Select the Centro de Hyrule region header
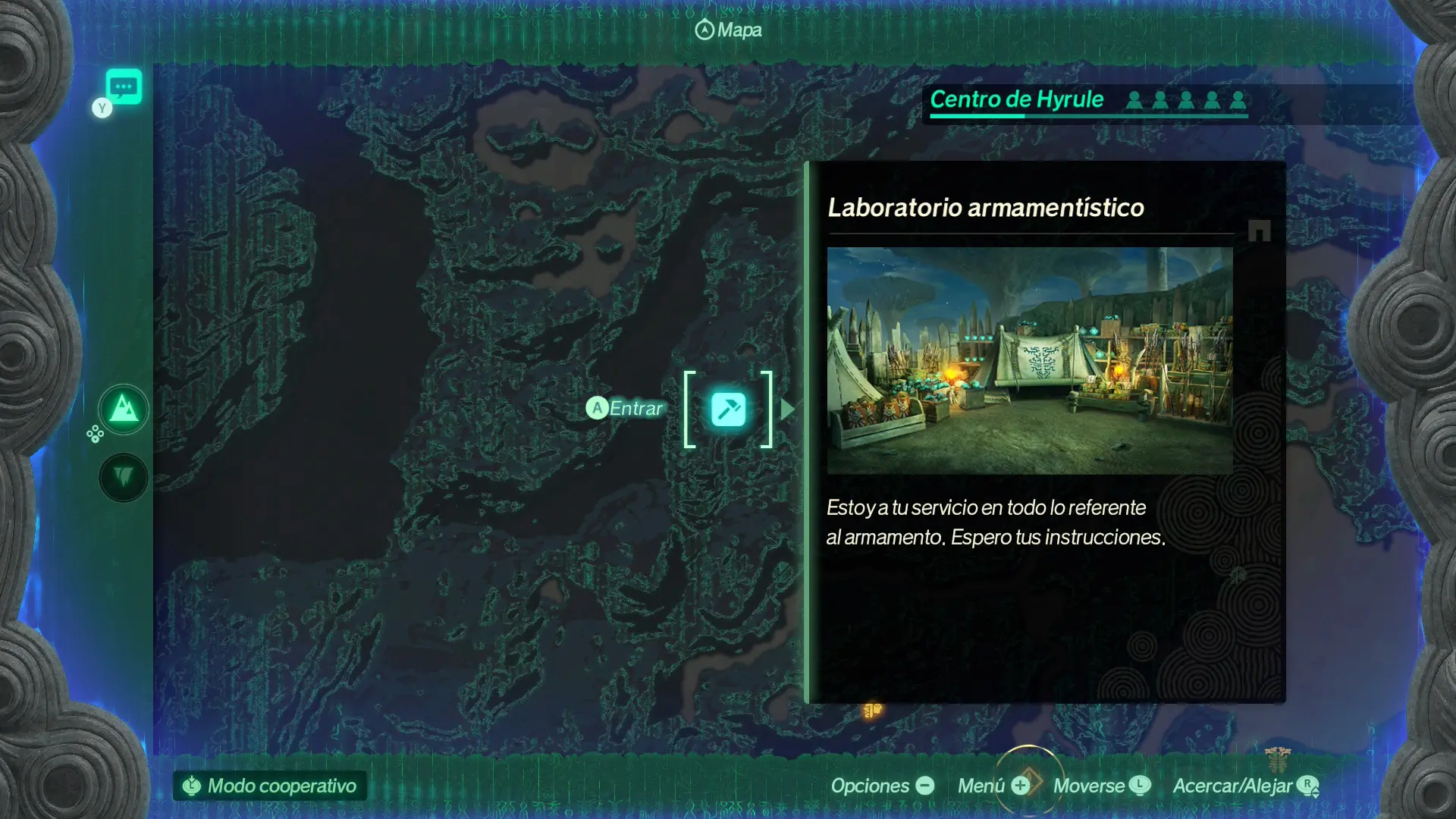1456x819 pixels. [1016, 100]
